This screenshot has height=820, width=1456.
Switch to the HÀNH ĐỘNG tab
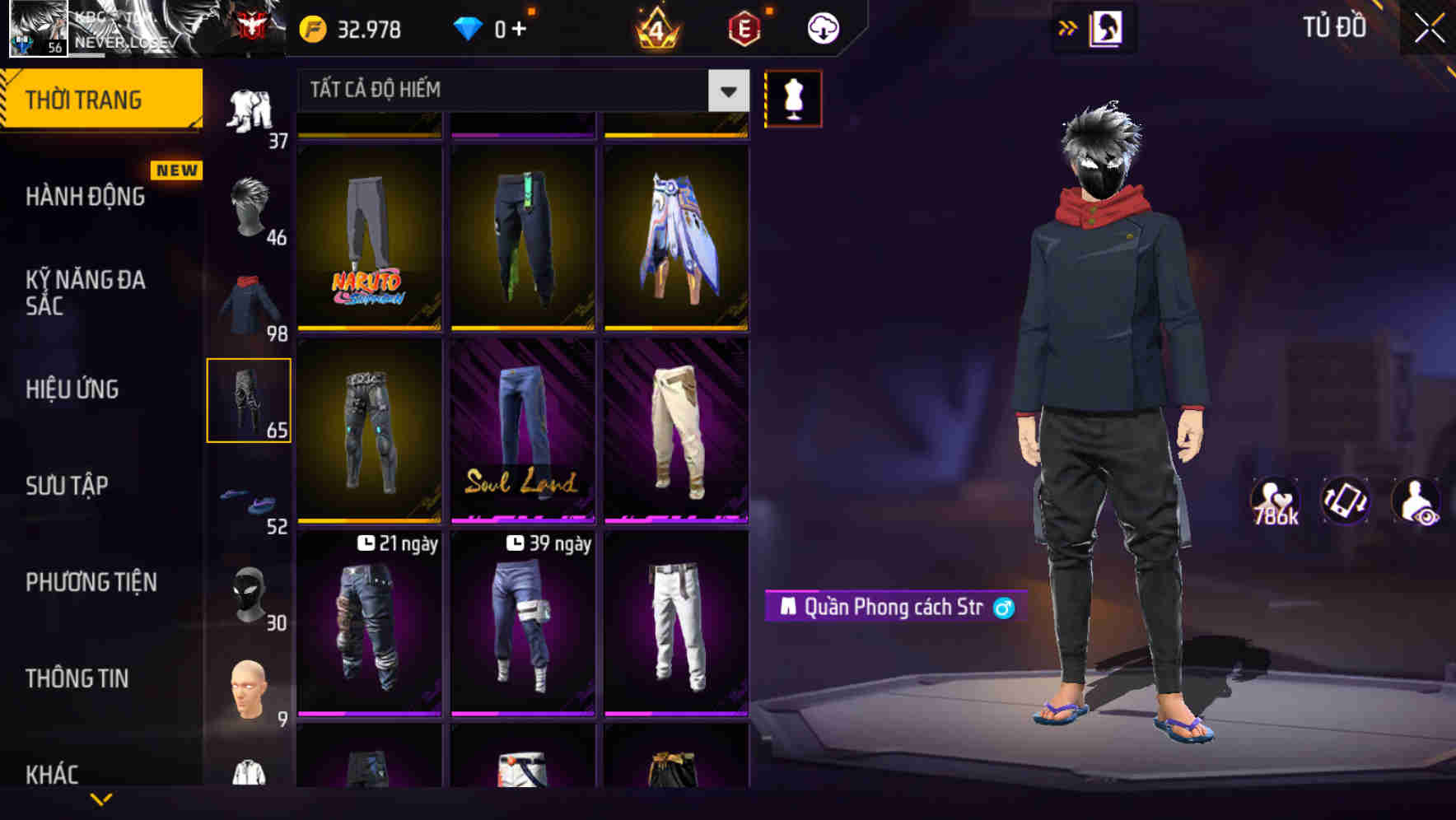(84, 197)
